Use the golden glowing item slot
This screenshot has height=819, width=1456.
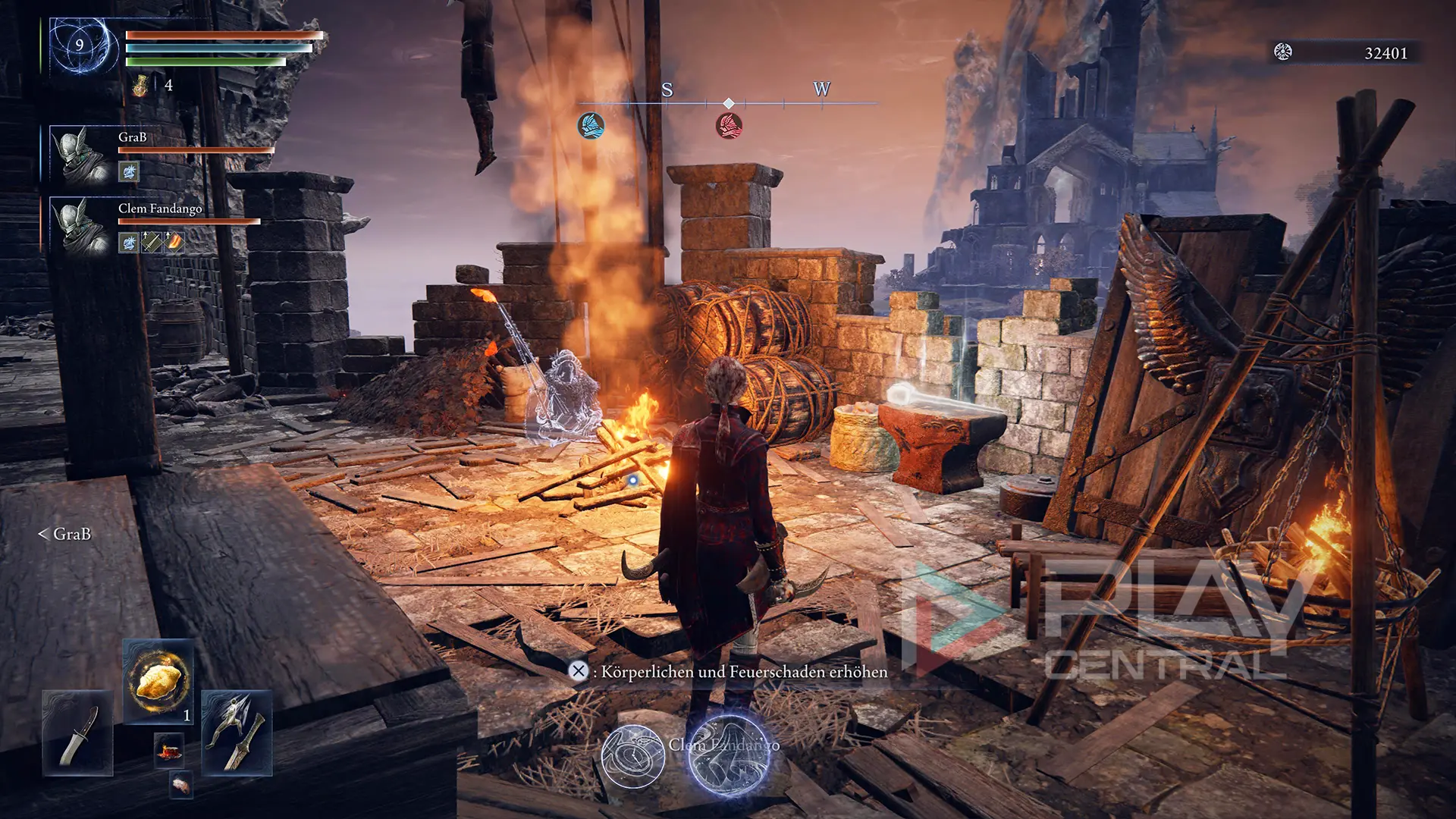158,681
